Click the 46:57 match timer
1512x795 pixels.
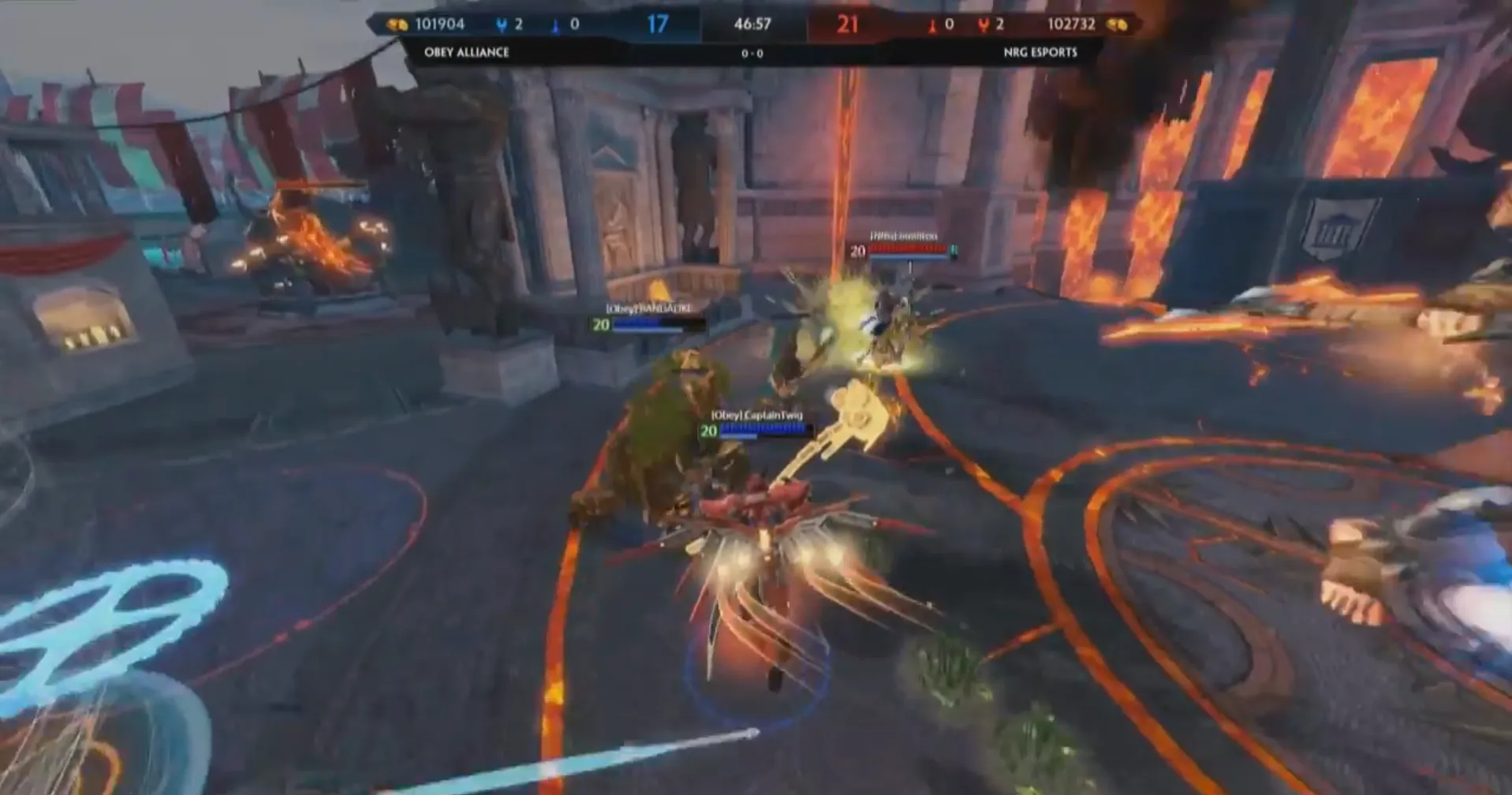click(x=752, y=24)
